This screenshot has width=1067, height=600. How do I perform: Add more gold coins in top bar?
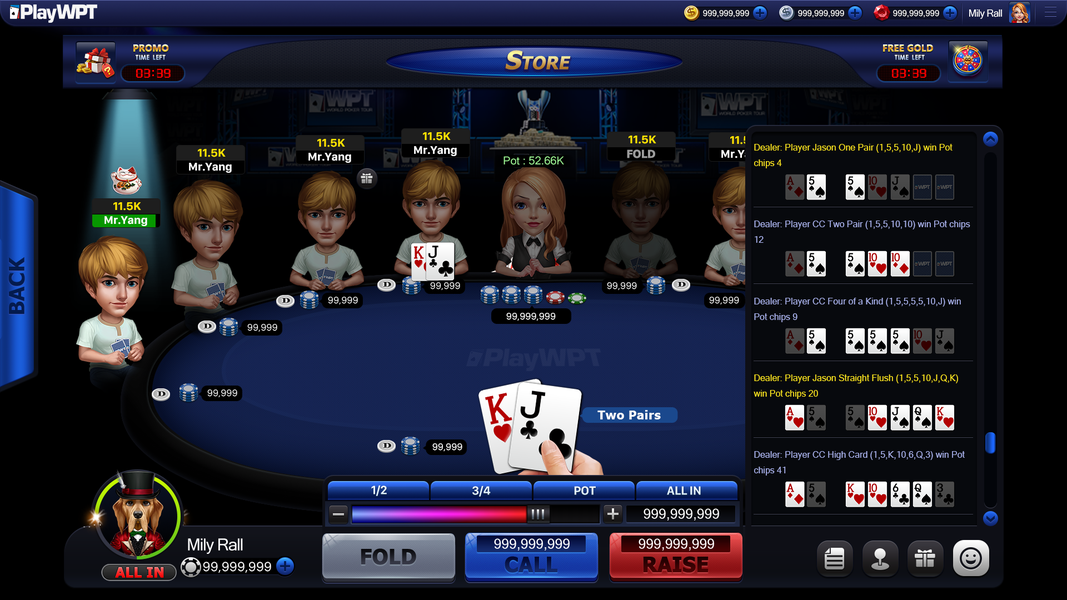tap(760, 13)
